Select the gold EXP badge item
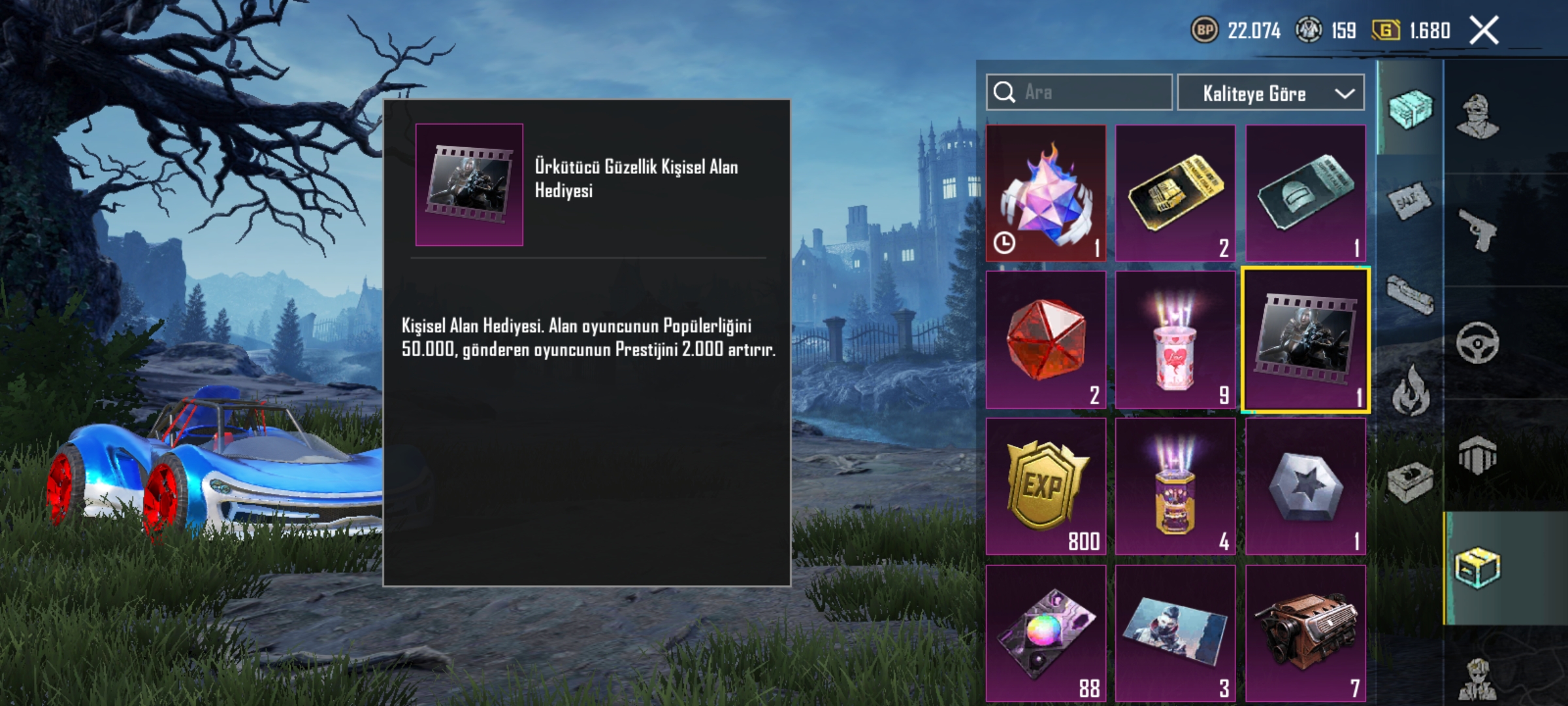This screenshot has width=1568, height=706. click(x=1045, y=486)
